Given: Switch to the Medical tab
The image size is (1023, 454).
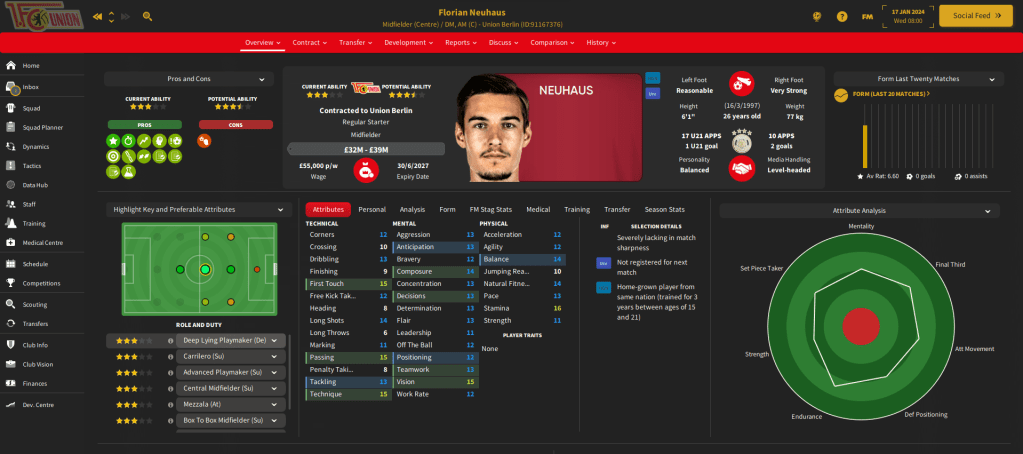Looking at the screenshot, I should coord(538,210).
